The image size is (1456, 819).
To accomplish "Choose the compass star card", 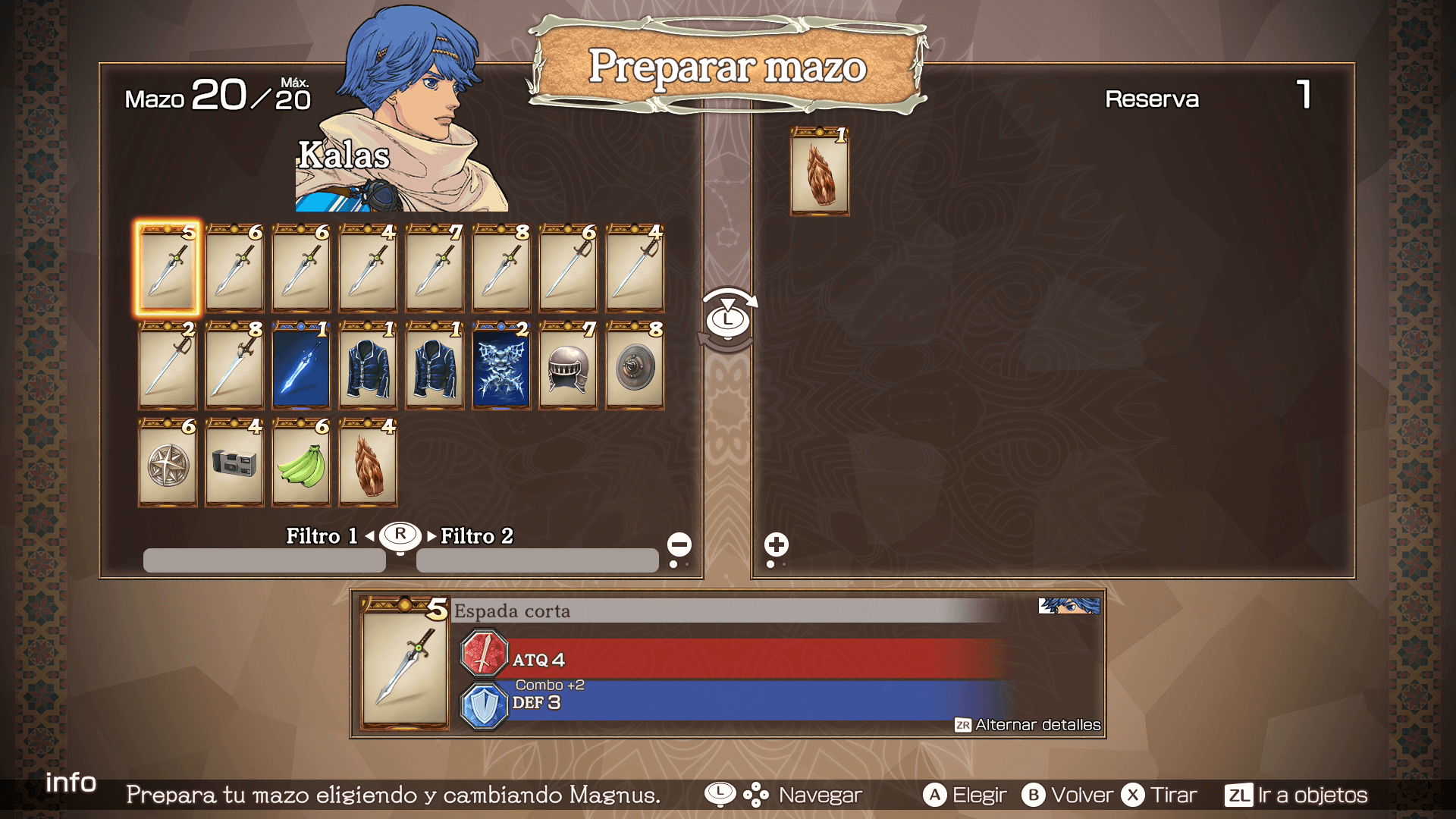I will click(x=168, y=463).
